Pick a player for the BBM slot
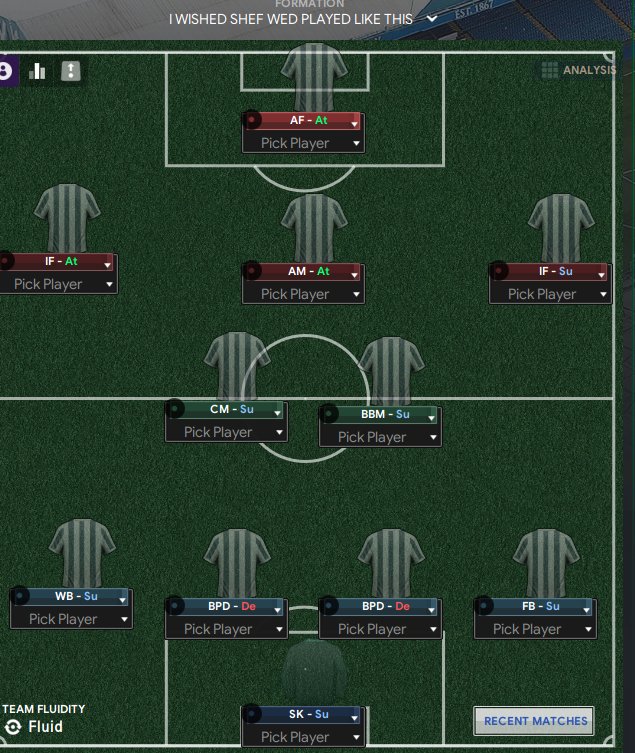 (380, 437)
